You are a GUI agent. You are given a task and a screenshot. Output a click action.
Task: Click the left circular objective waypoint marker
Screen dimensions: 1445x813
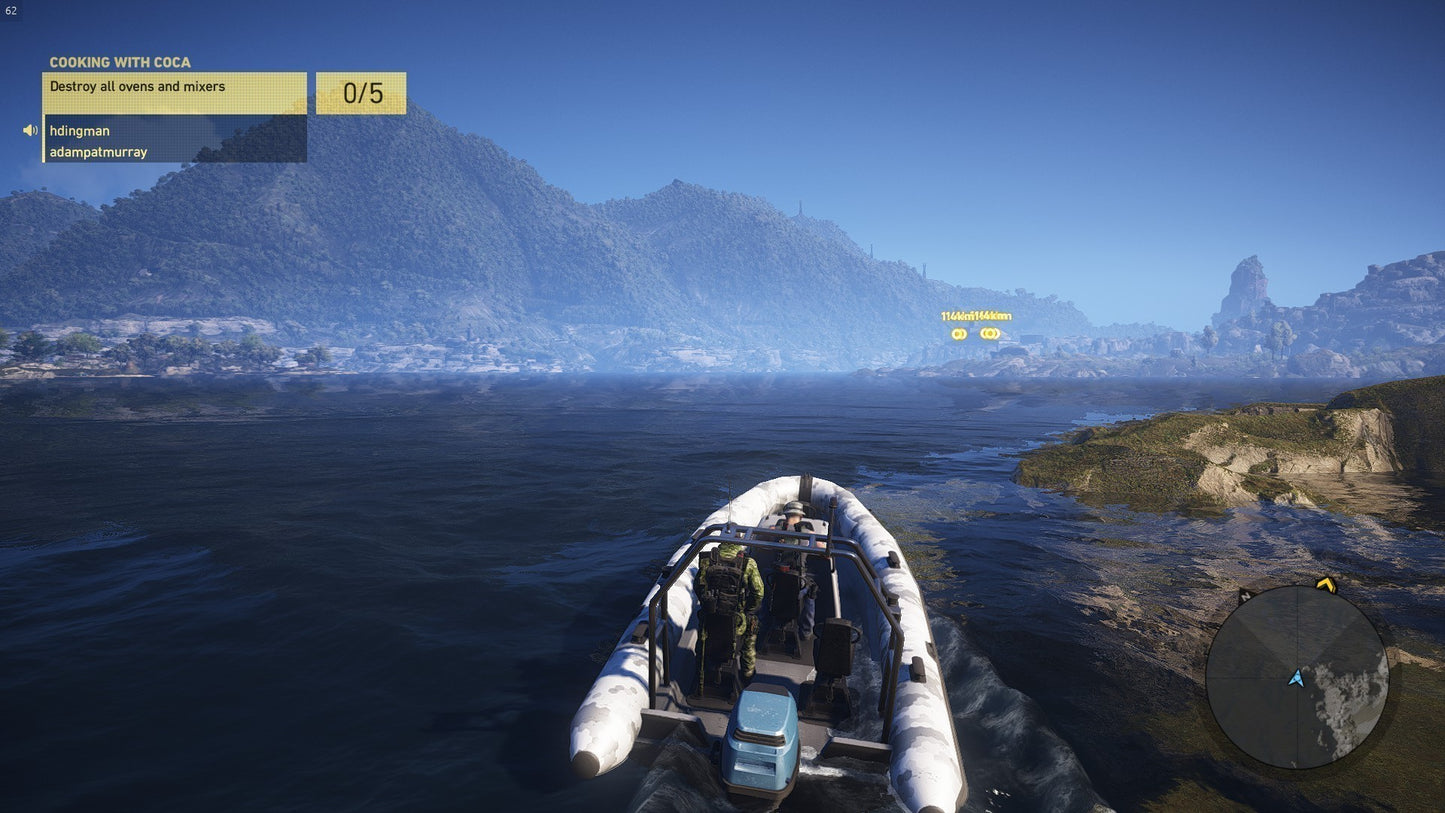coord(958,334)
